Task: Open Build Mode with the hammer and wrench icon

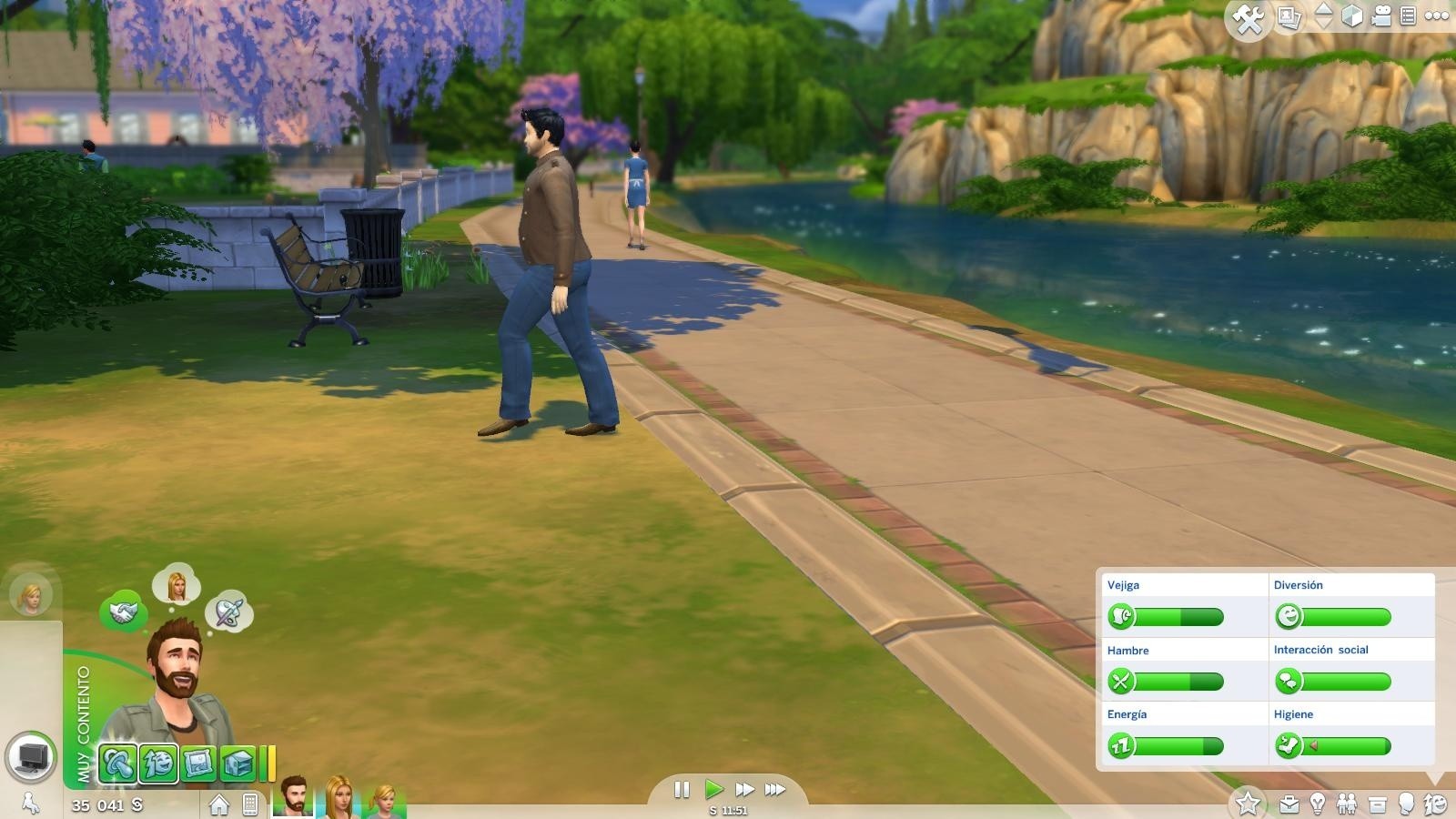Action: coord(1247,16)
